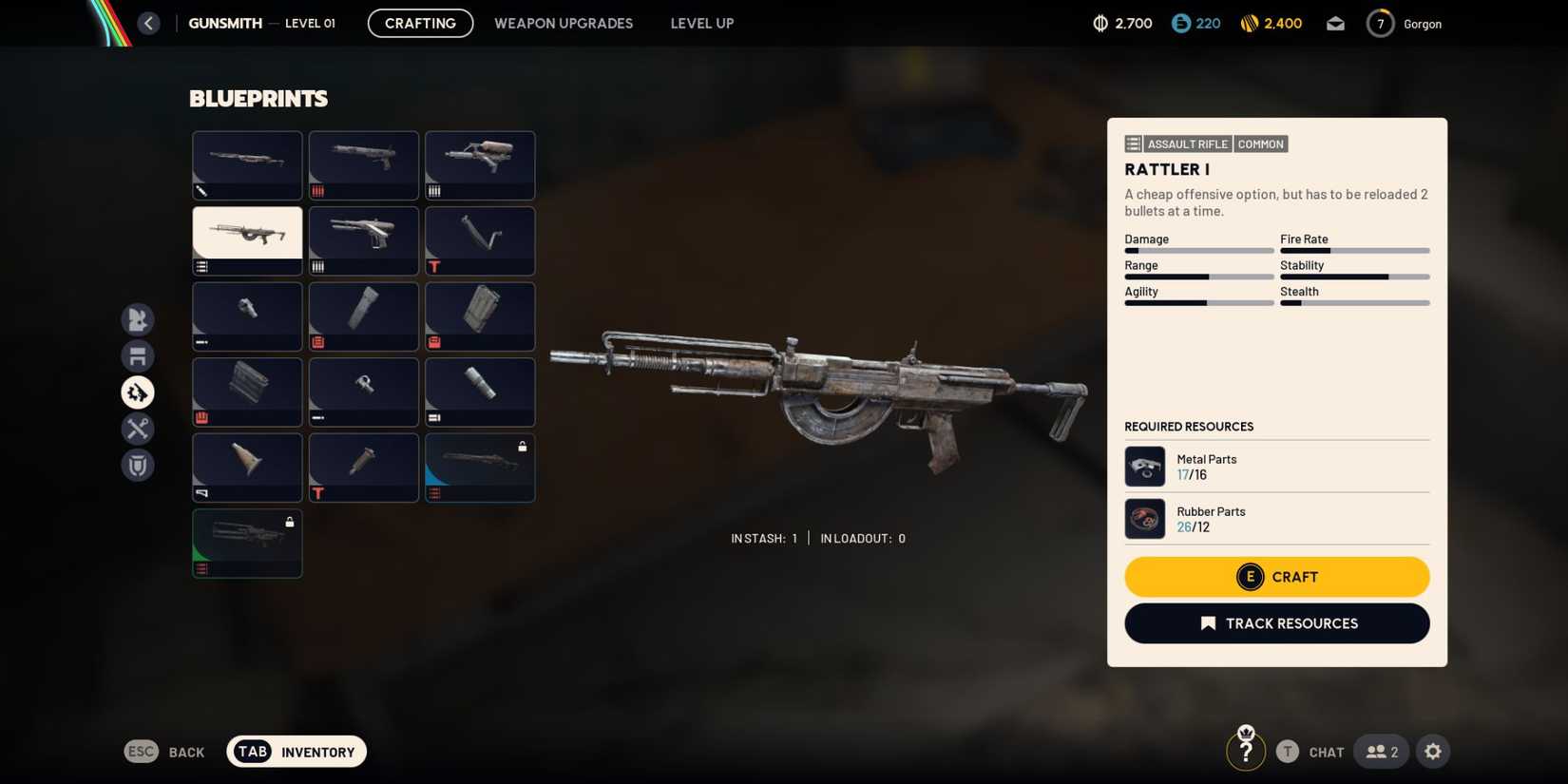Click the Damage stat bar
The height and width of the screenshot is (784, 1568).
click(x=1199, y=250)
